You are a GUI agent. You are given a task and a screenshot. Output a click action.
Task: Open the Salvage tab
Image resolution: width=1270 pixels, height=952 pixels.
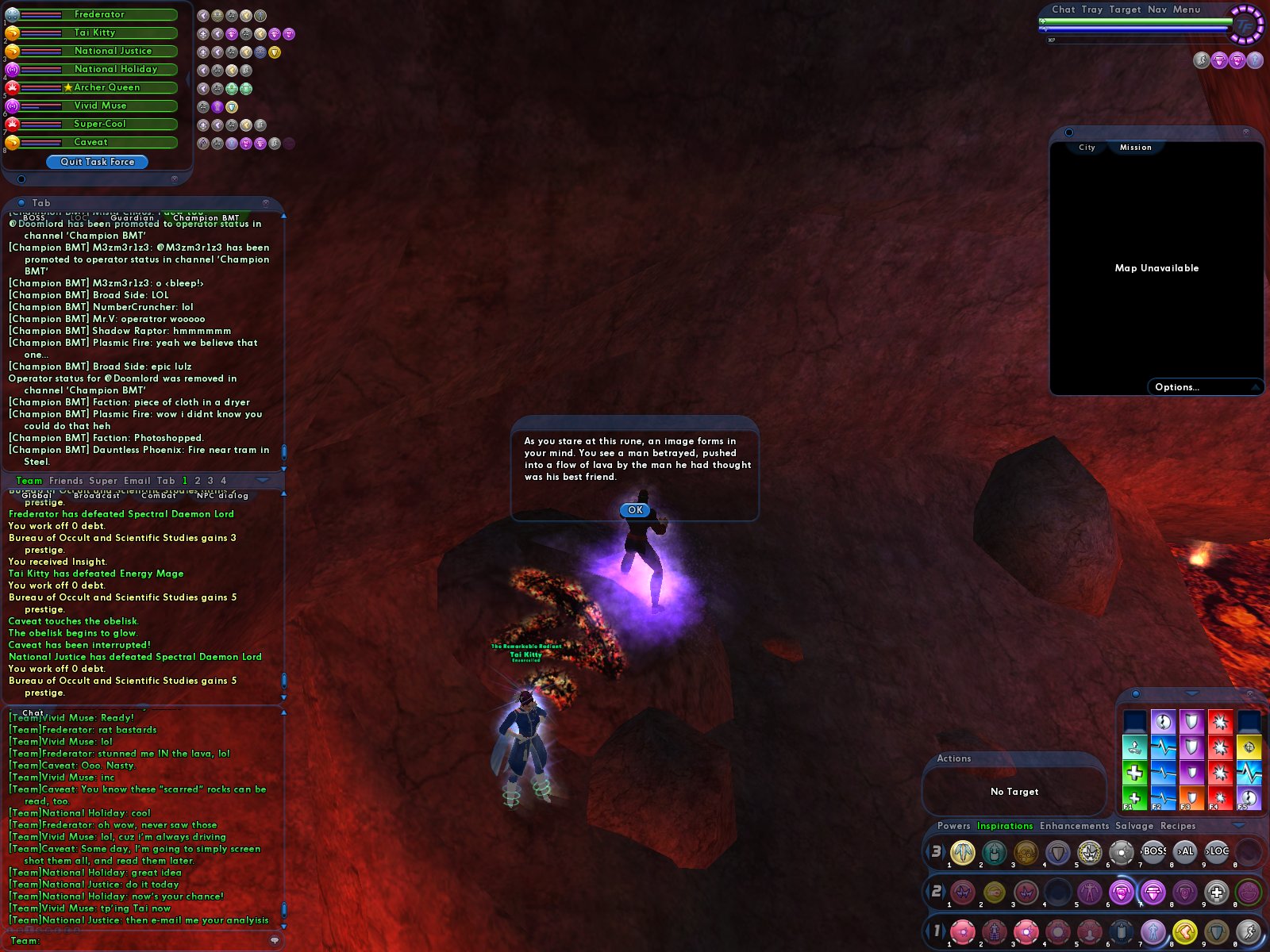[x=1134, y=826]
